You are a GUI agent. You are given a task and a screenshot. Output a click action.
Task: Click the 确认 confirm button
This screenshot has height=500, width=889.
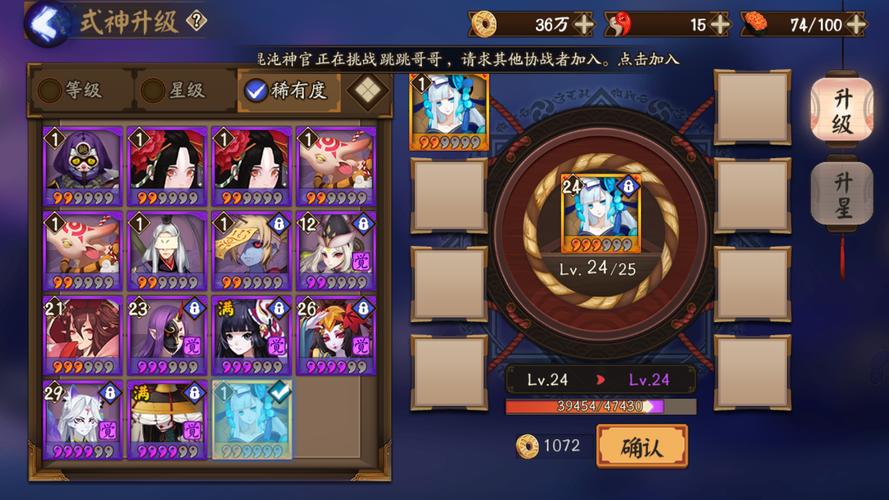tap(642, 446)
